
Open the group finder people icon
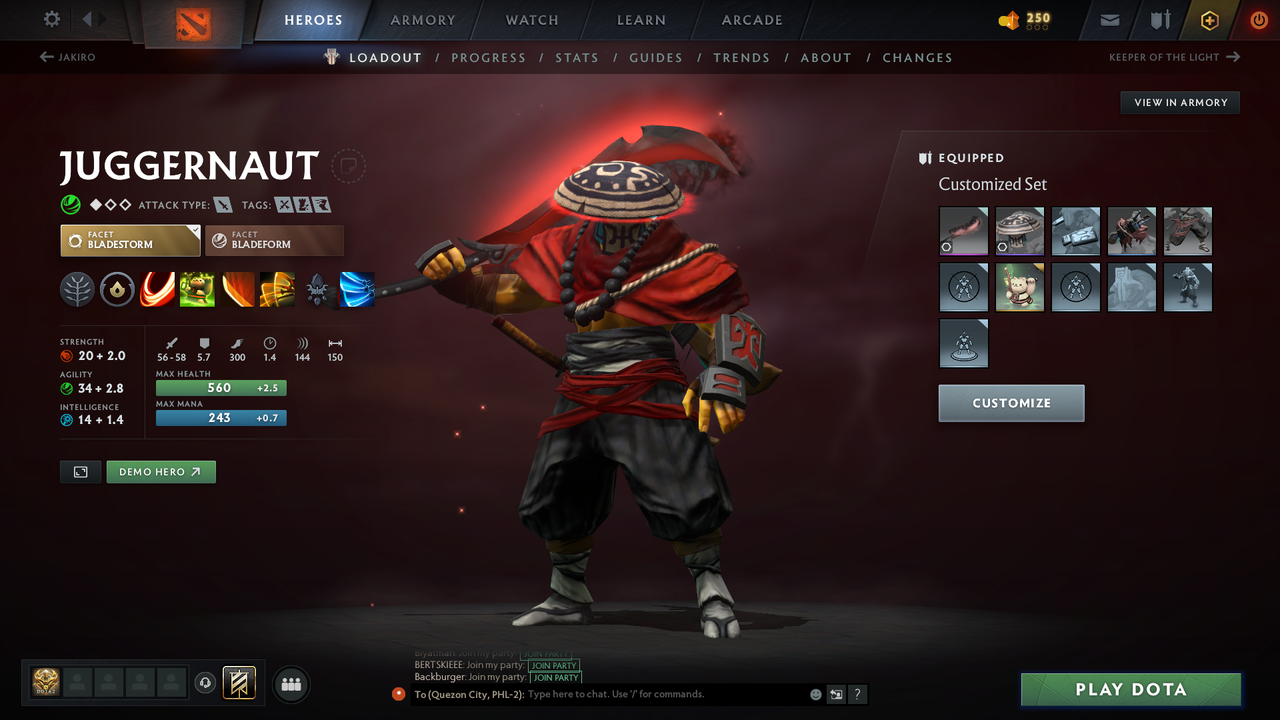(290, 684)
